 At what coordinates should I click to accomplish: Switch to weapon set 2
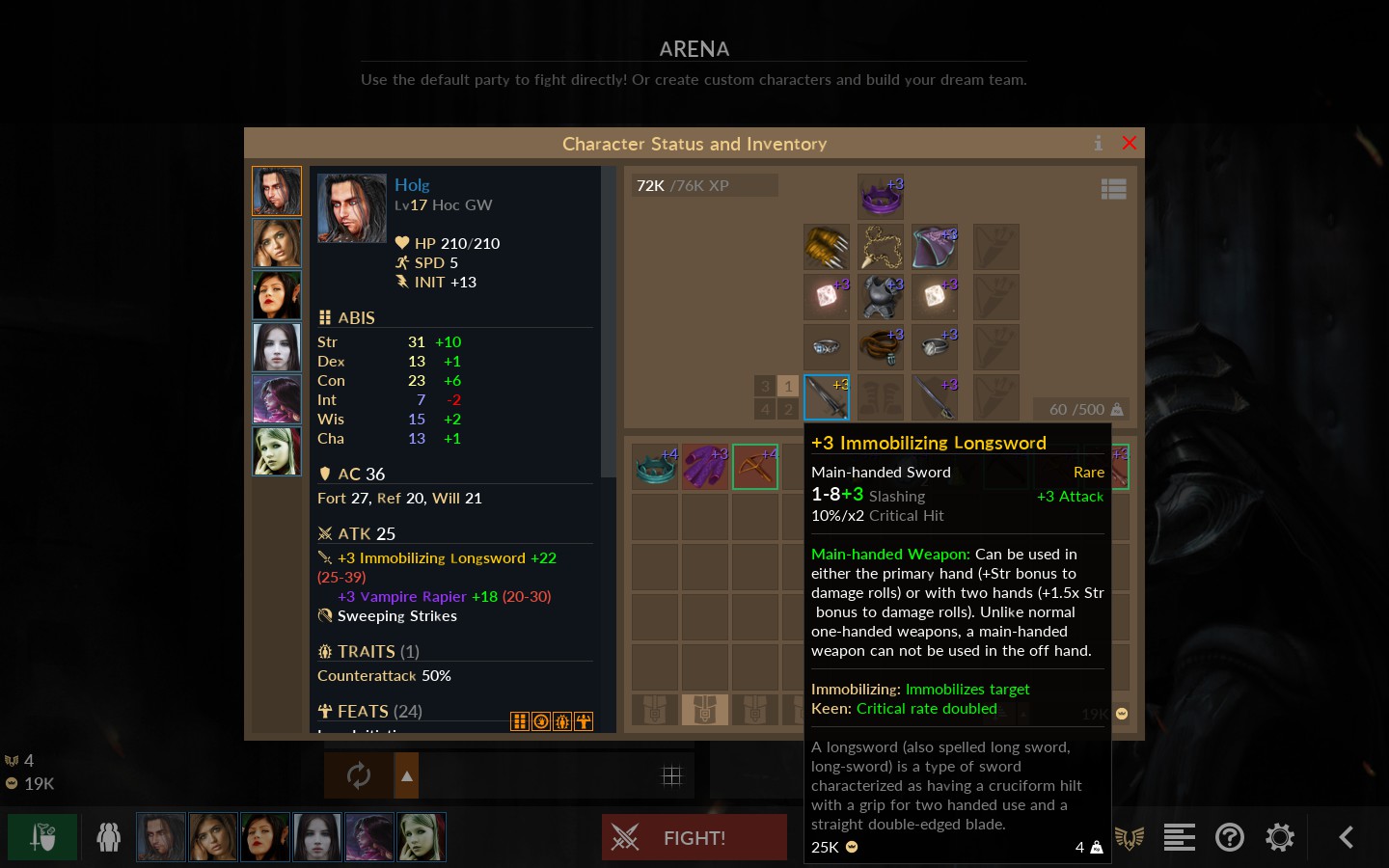tap(788, 409)
